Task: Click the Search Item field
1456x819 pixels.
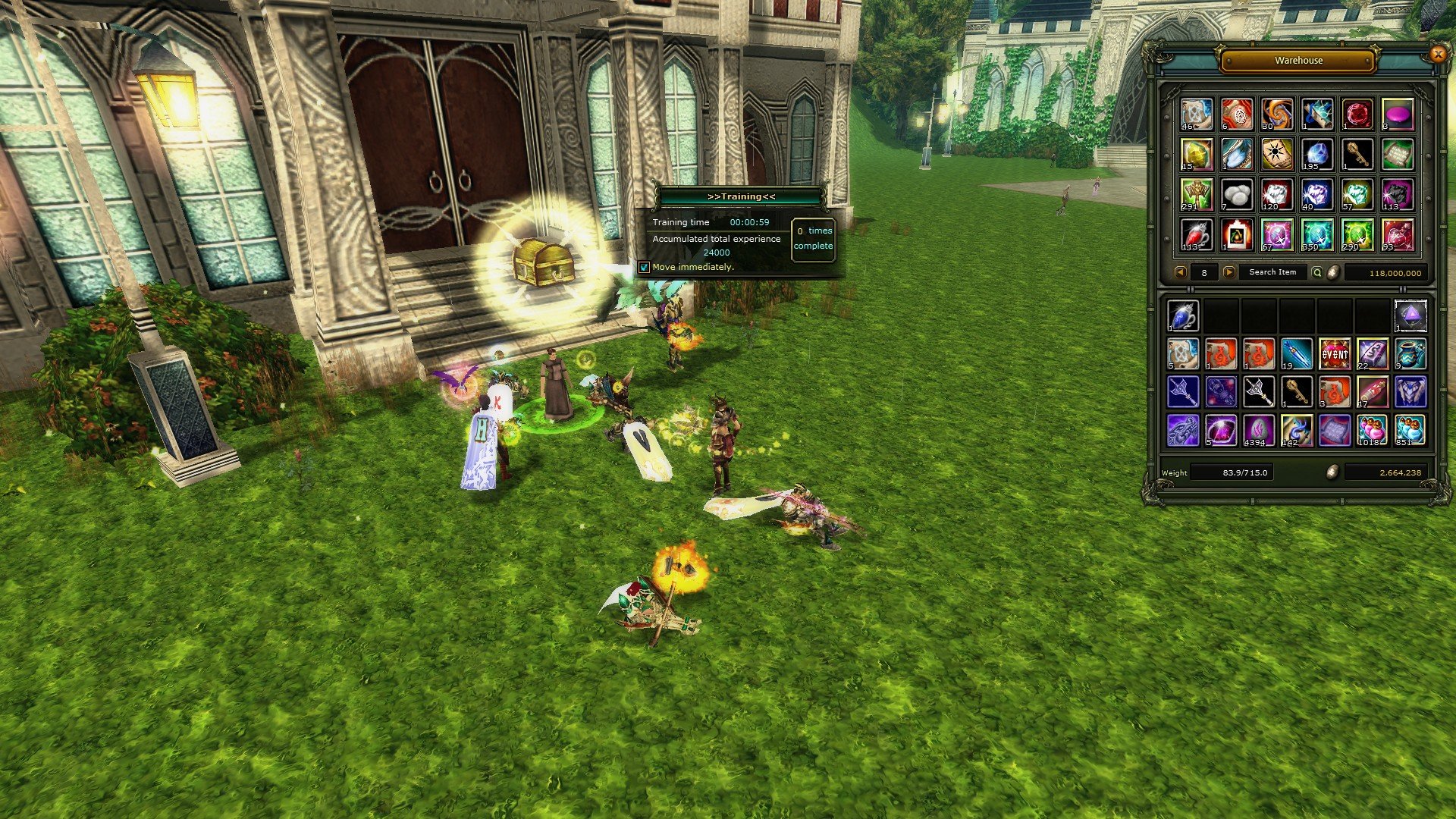Action: click(x=1272, y=272)
